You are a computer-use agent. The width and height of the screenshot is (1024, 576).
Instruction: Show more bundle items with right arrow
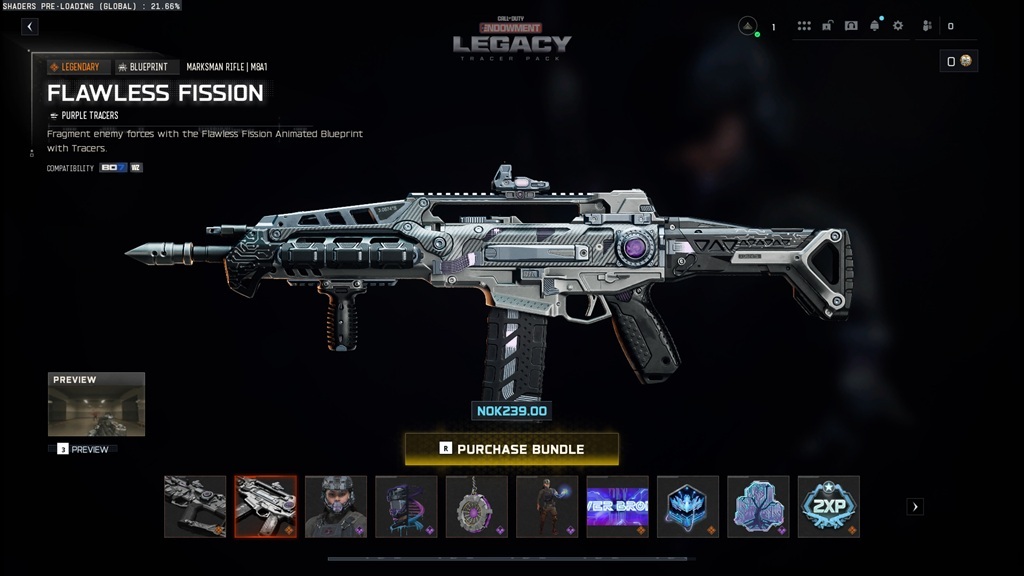tap(915, 507)
